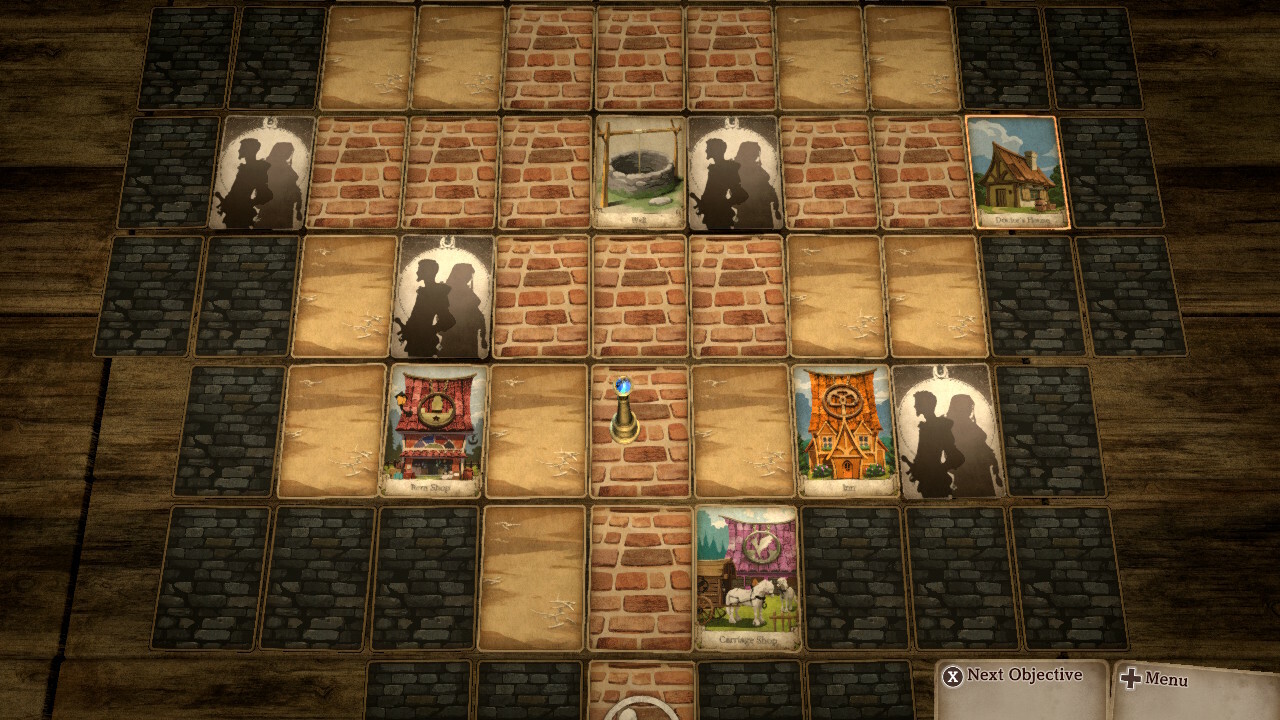Select the Well card
Image resolution: width=1280 pixels, height=720 pixels.
click(640, 172)
